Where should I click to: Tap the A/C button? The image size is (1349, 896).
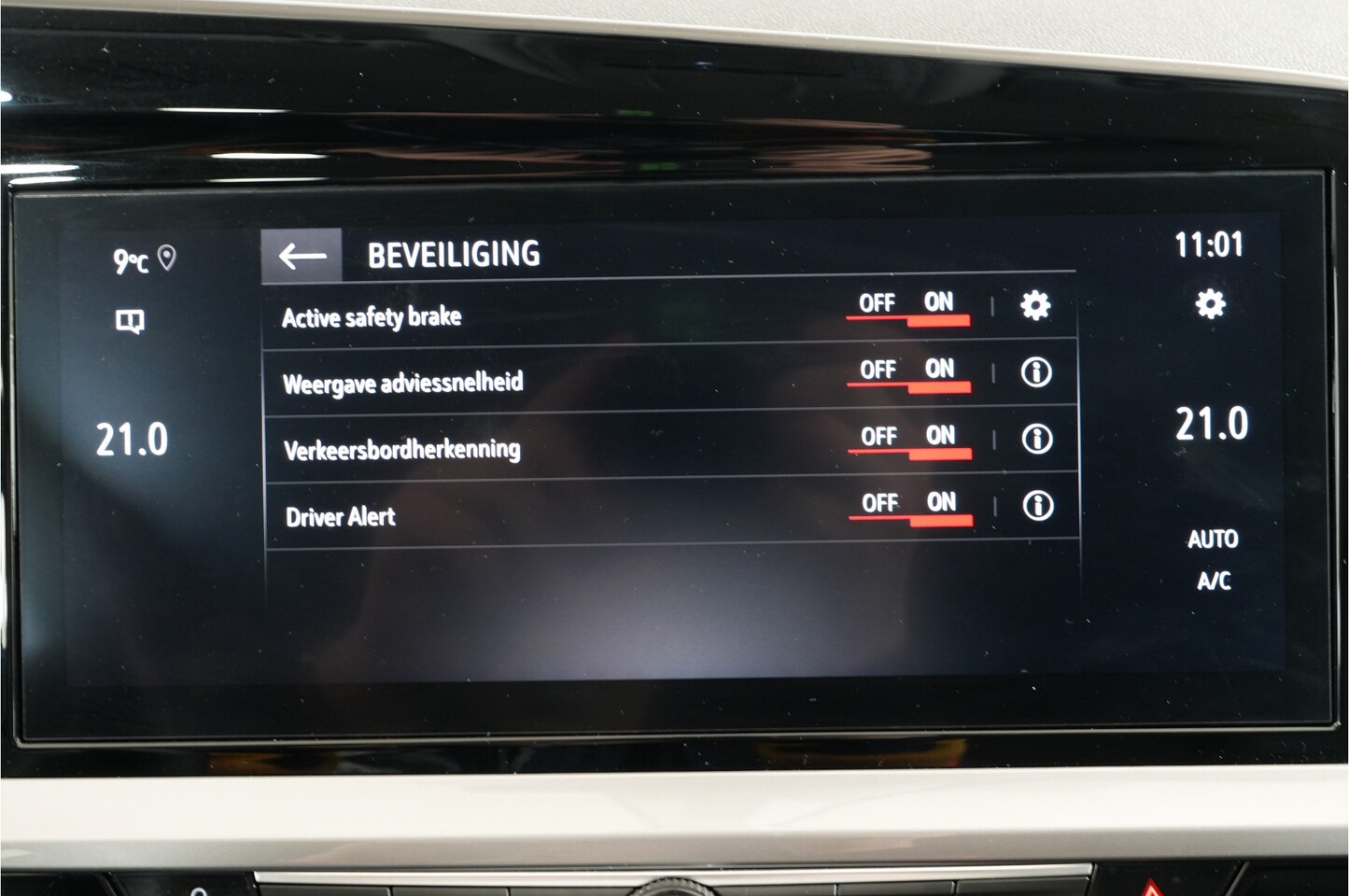(1214, 581)
